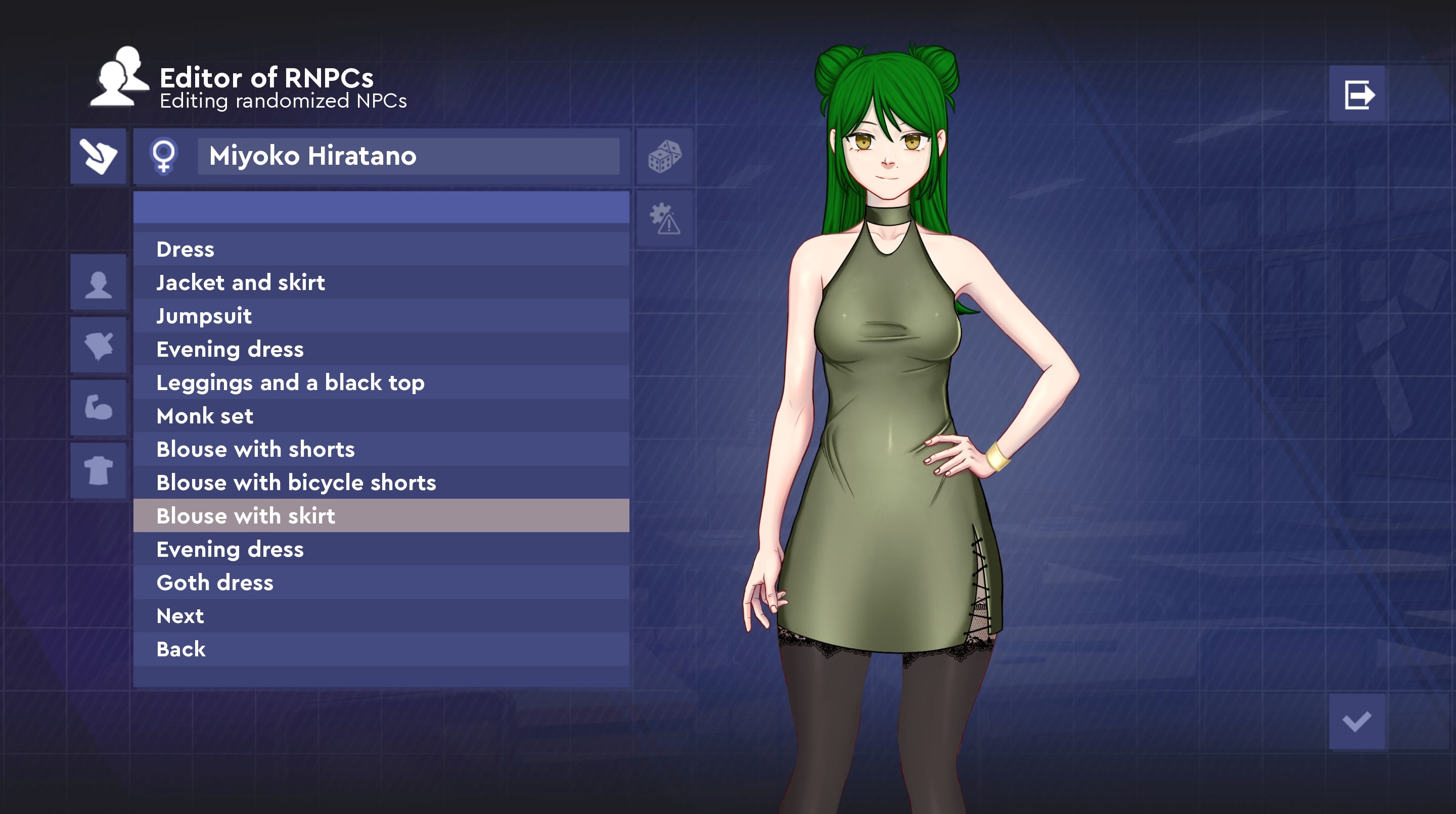Go to the Next page of outfits
Image resolution: width=1456 pixels, height=814 pixels.
tap(381, 616)
